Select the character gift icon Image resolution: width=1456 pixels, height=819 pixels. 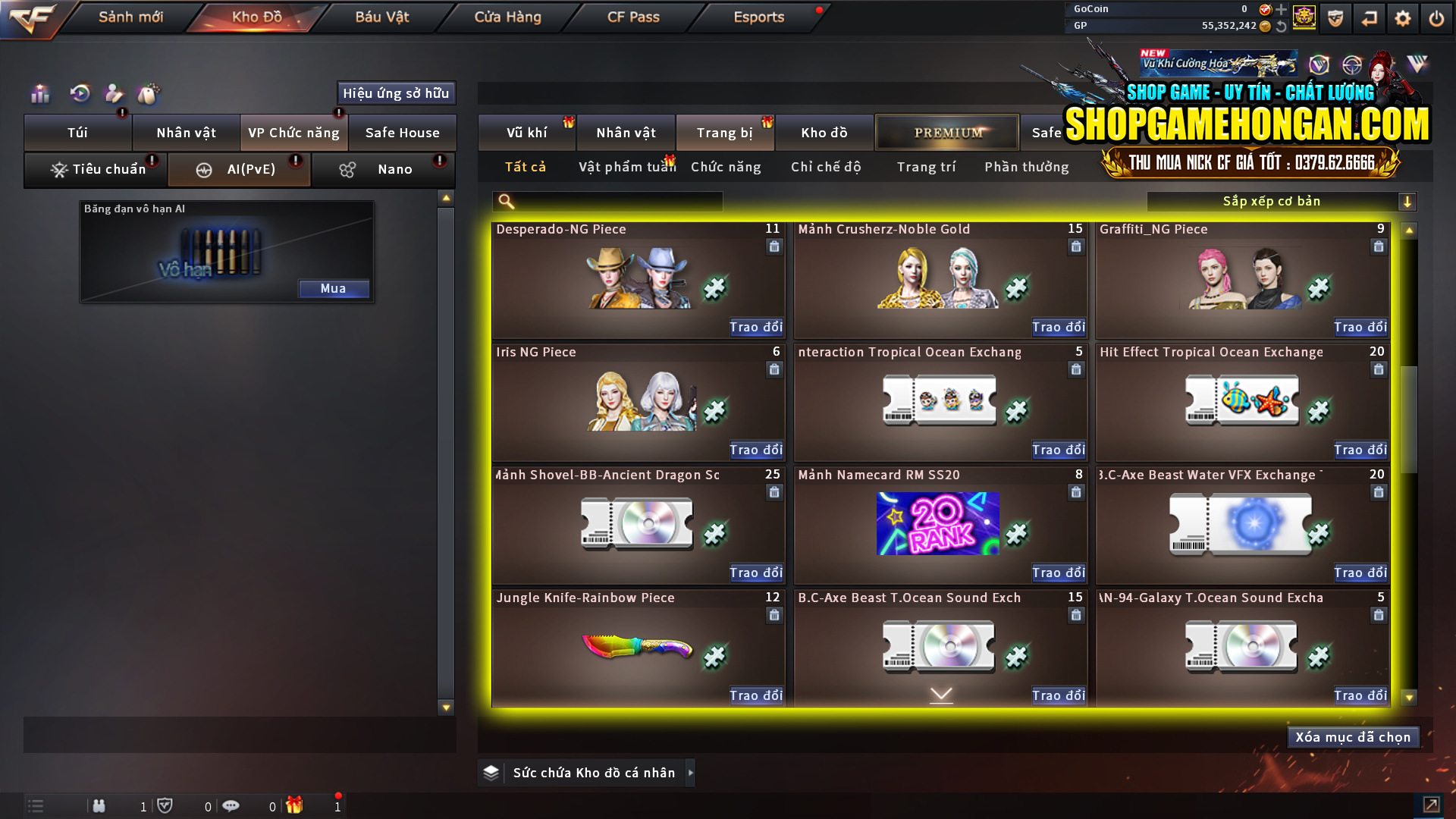click(113, 94)
